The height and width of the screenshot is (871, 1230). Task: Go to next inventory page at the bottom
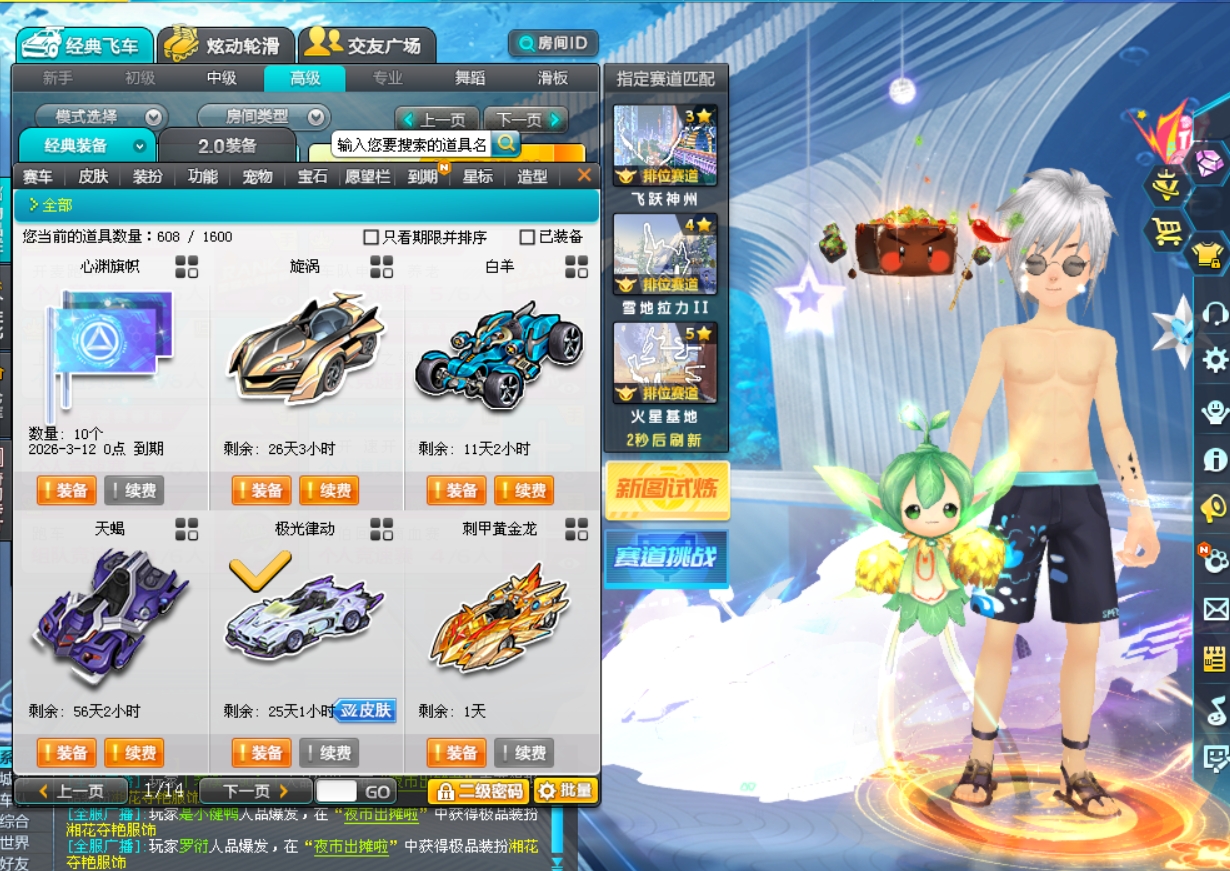(255, 792)
